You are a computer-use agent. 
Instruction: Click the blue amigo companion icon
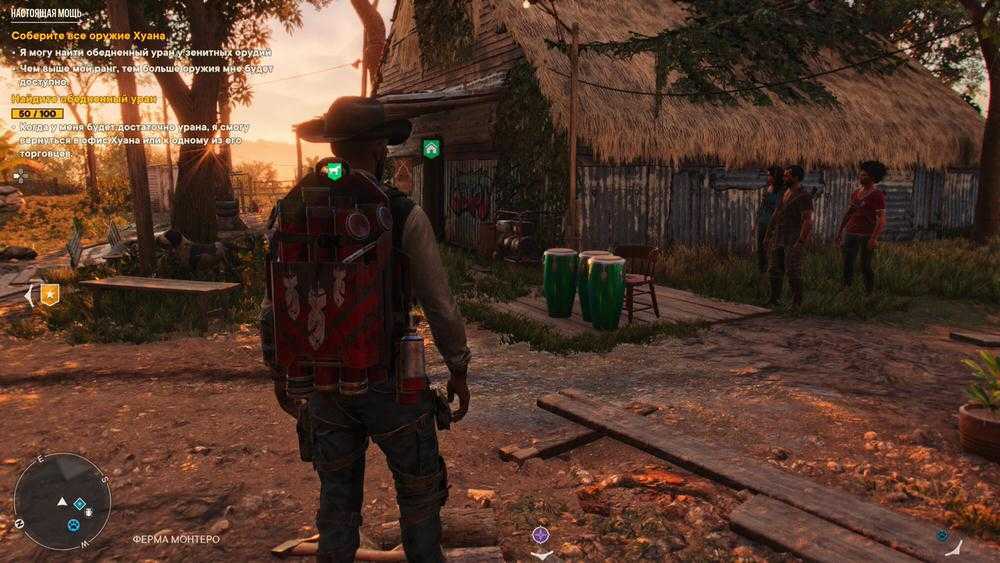[942, 535]
